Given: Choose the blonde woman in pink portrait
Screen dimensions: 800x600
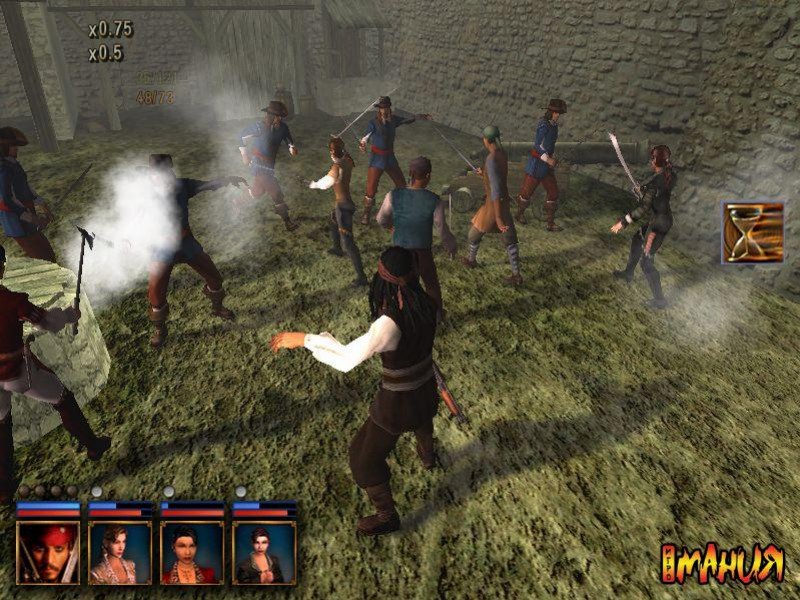Looking at the screenshot, I should click(120, 552).
